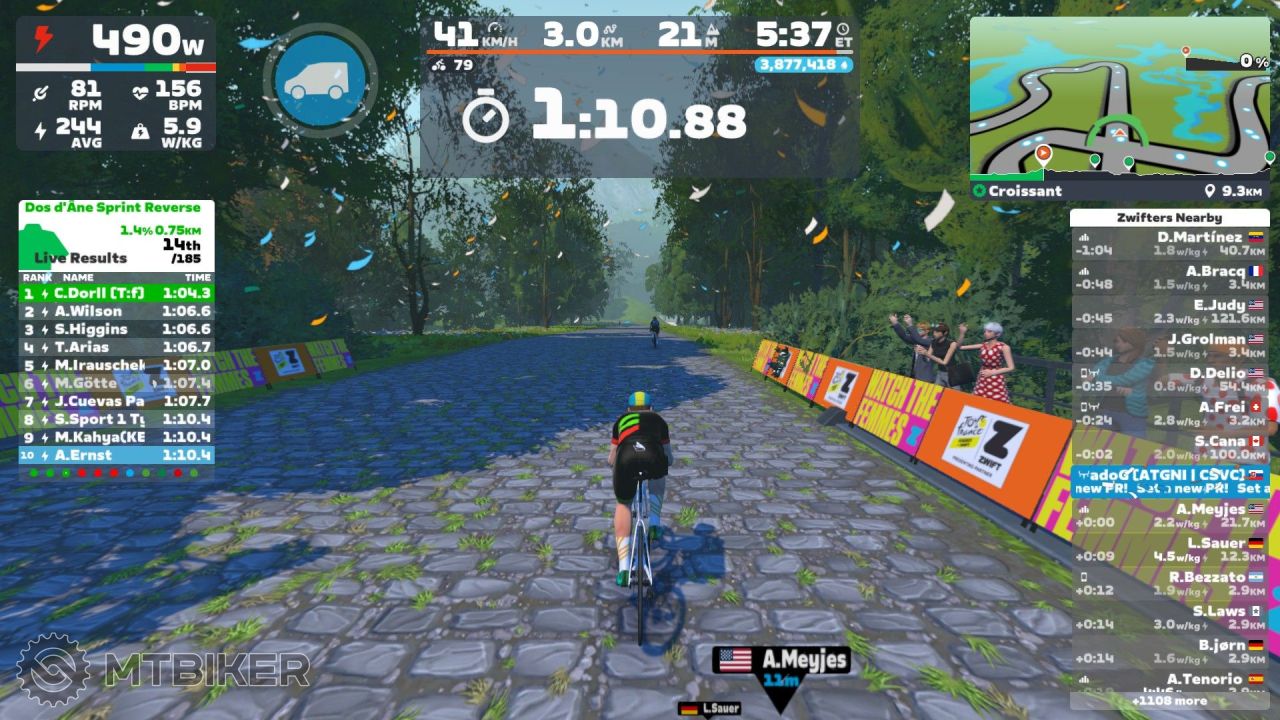
Task: Click A.Ernst's highlighted sprint result row
Action: pos(116,455)
